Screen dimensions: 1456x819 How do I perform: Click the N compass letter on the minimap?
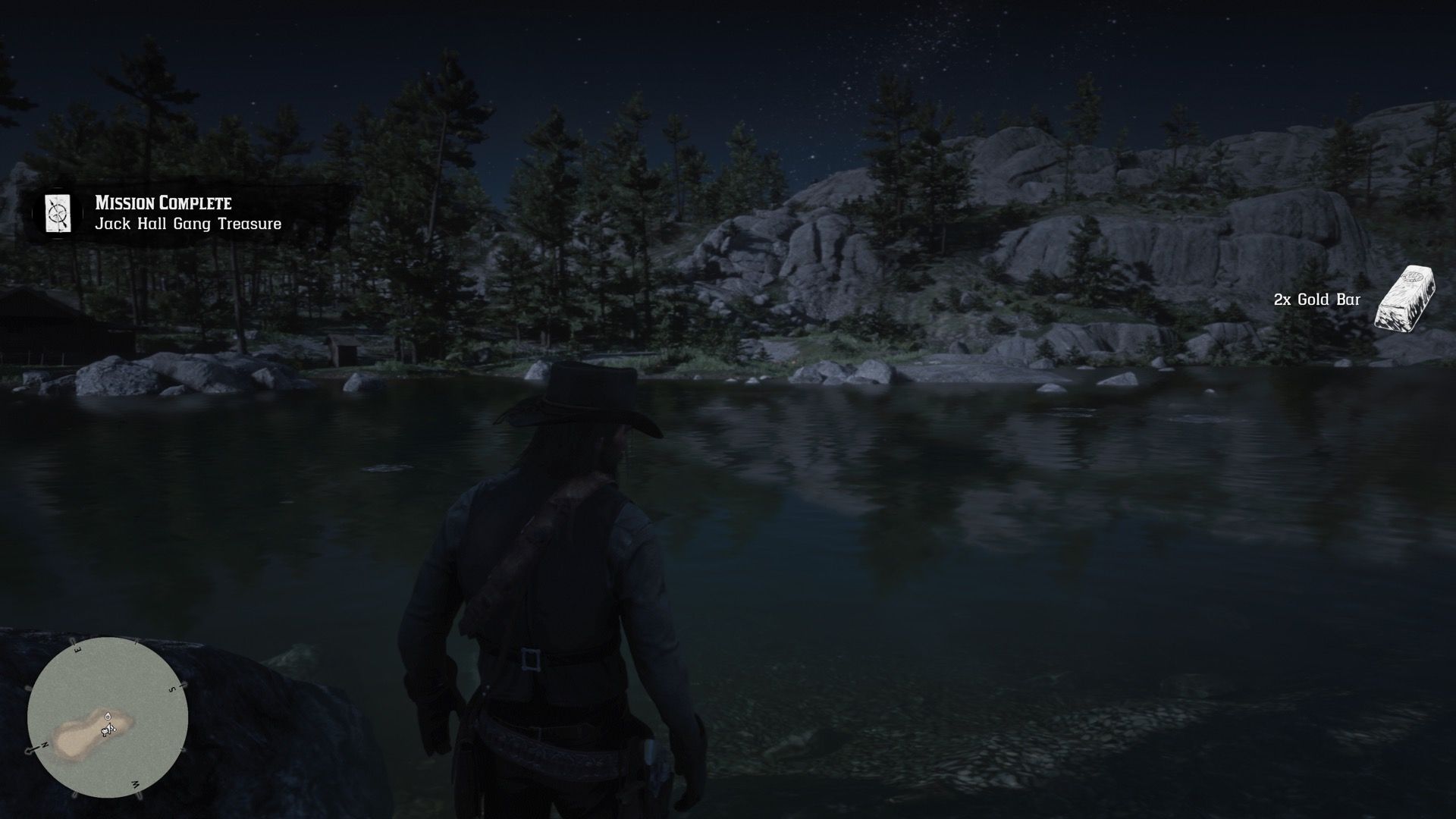point(44,744)
